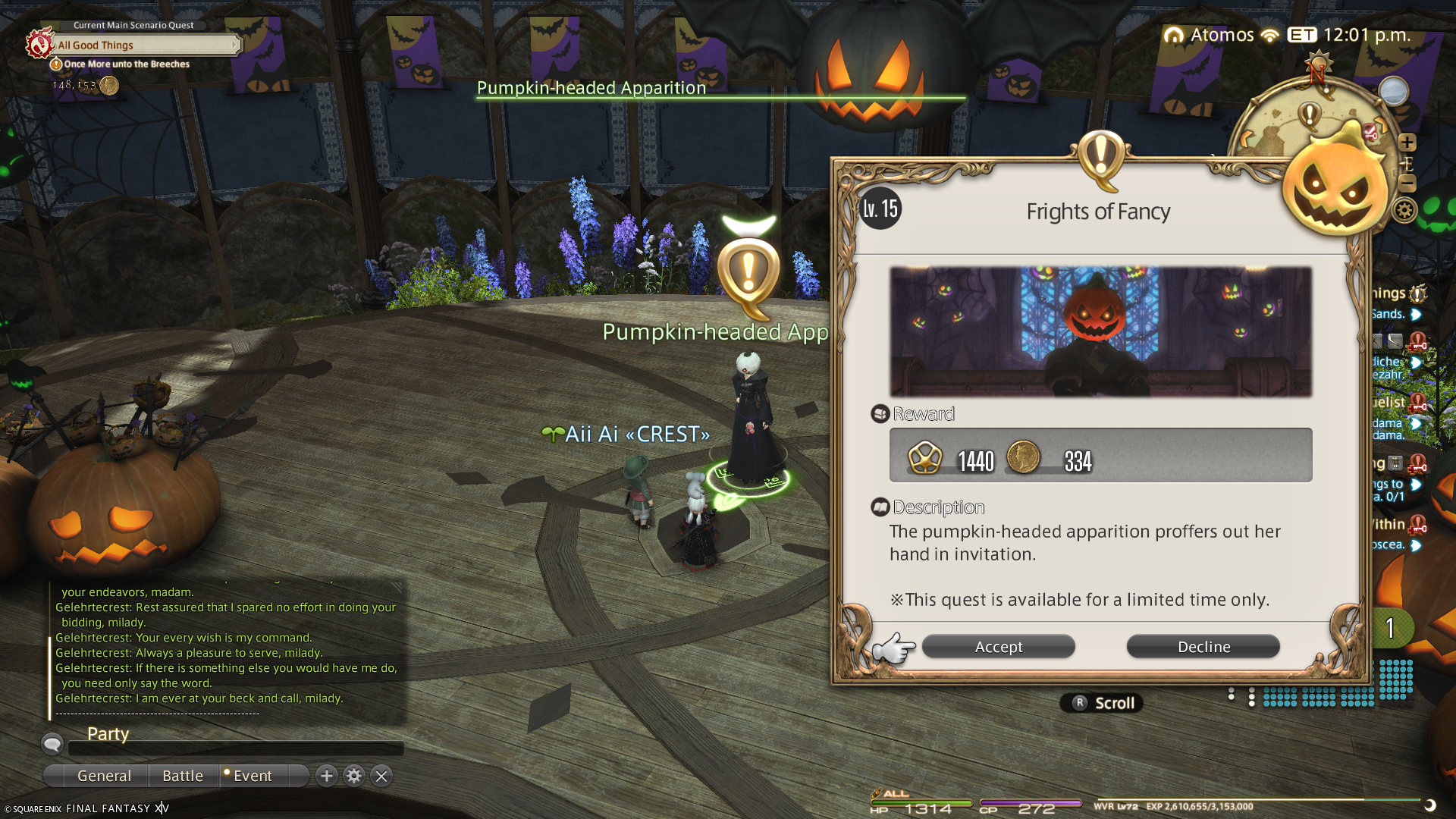
Task: Click the weather icon above the minimap
Action: point(1394,92)
